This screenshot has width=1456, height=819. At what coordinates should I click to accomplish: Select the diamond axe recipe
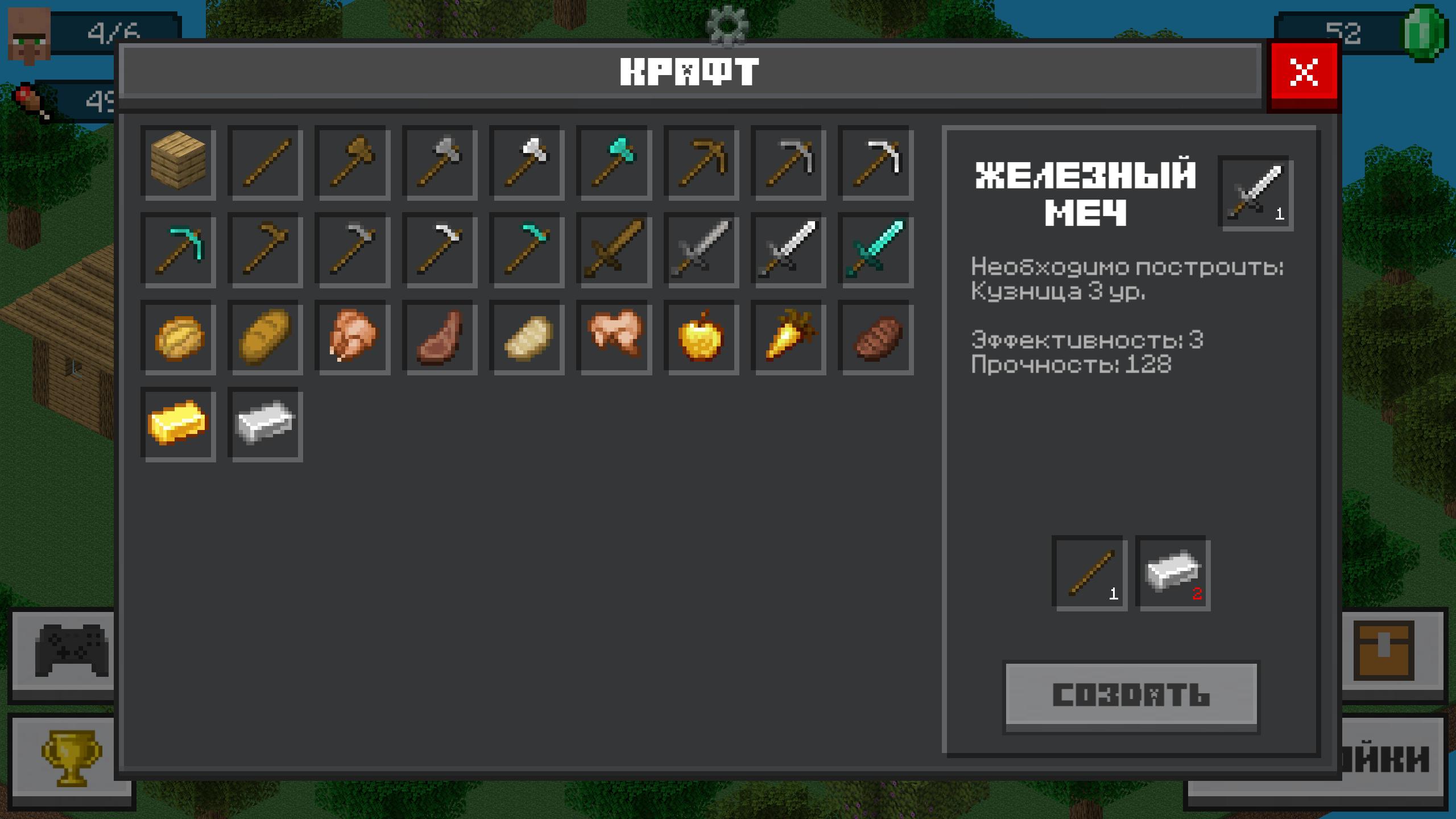(613, 164)
